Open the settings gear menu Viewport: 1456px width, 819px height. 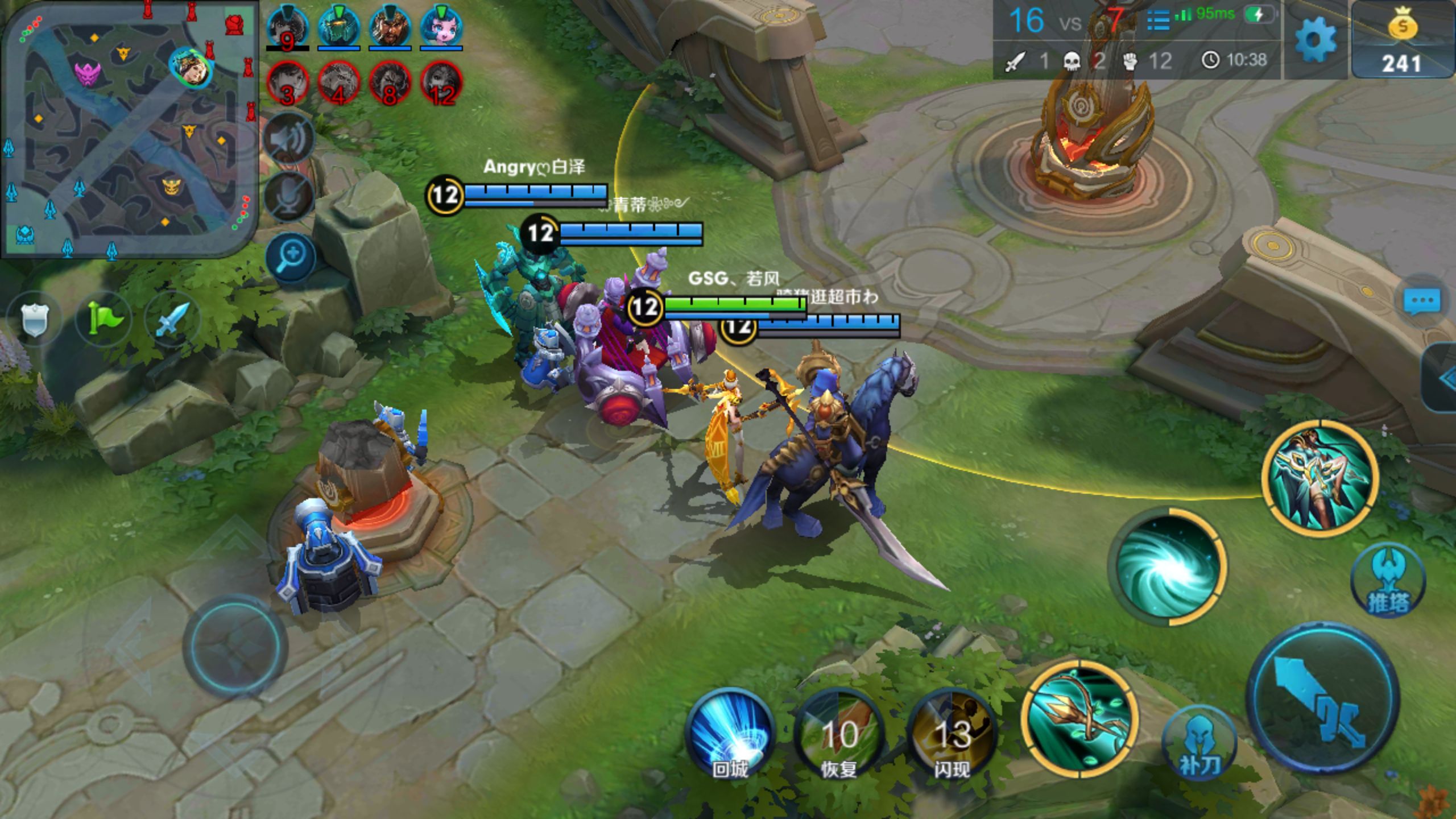click(x=1314, y=40)
